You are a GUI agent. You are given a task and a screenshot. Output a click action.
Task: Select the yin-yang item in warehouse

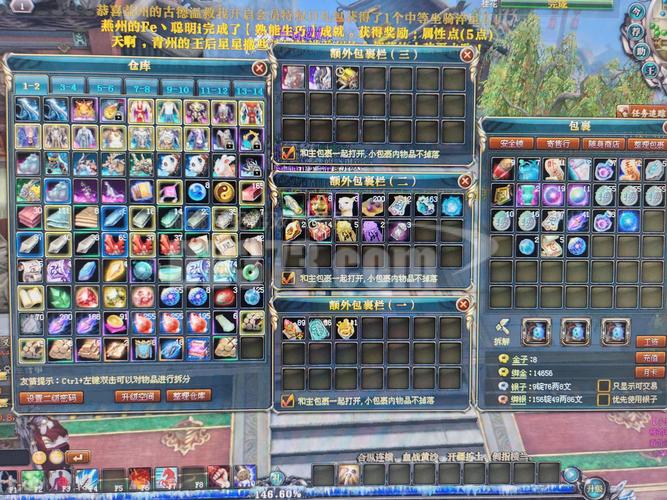click(225, 189)
